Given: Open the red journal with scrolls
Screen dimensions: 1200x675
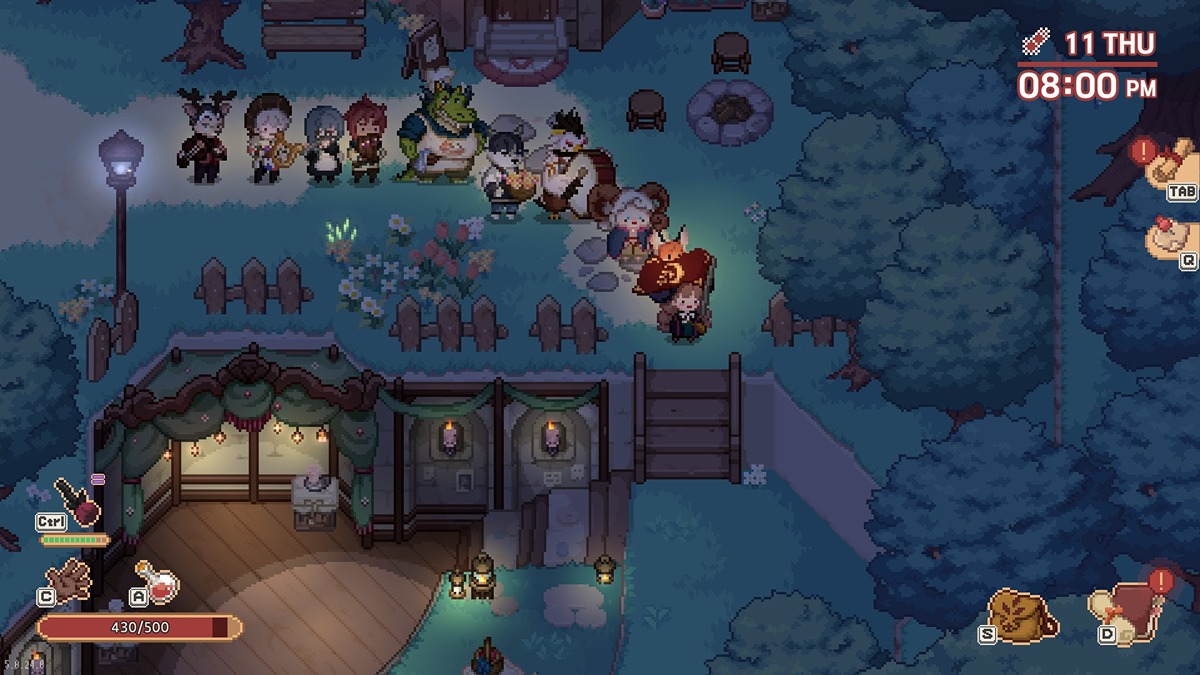Looking at the screenshot, I should click(1123, 612).
